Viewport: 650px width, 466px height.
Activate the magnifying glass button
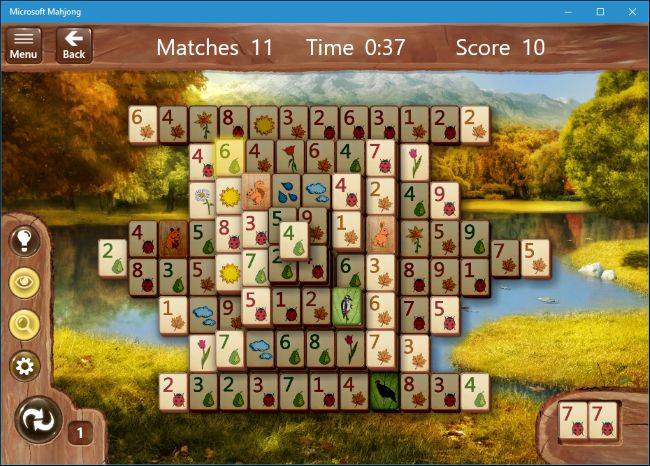pos(24,323)
